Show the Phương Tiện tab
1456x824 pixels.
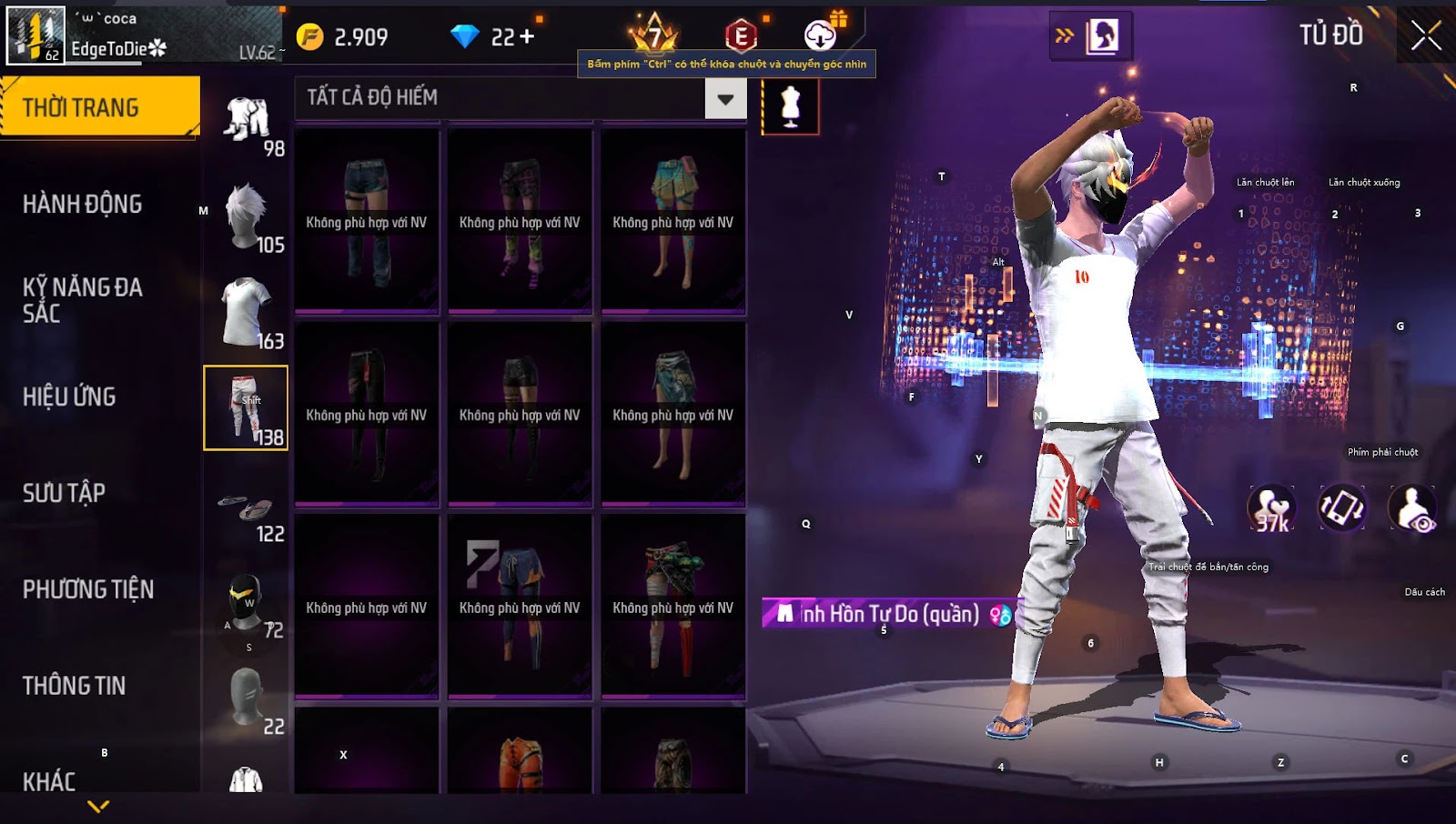(88, 589)
